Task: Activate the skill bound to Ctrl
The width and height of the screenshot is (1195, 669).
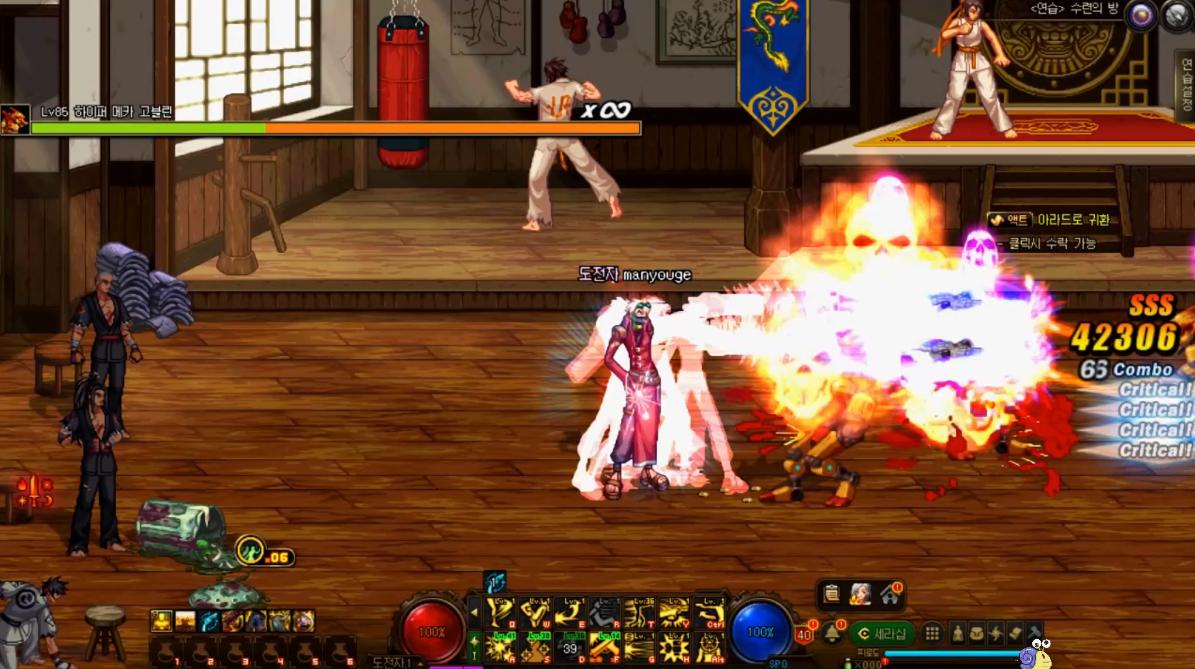Action: click(709, 612)
